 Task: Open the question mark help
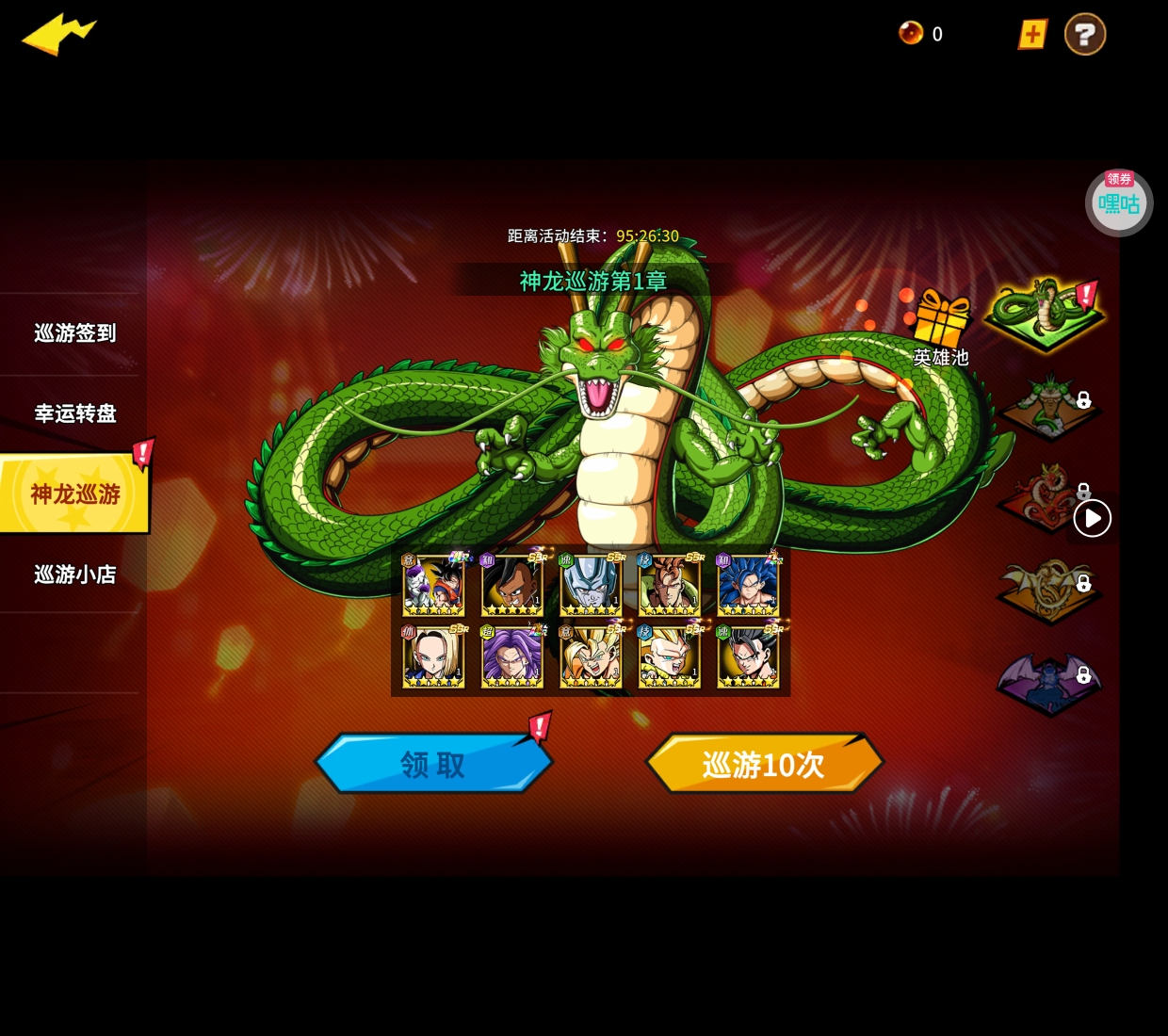coord(1084,35)
